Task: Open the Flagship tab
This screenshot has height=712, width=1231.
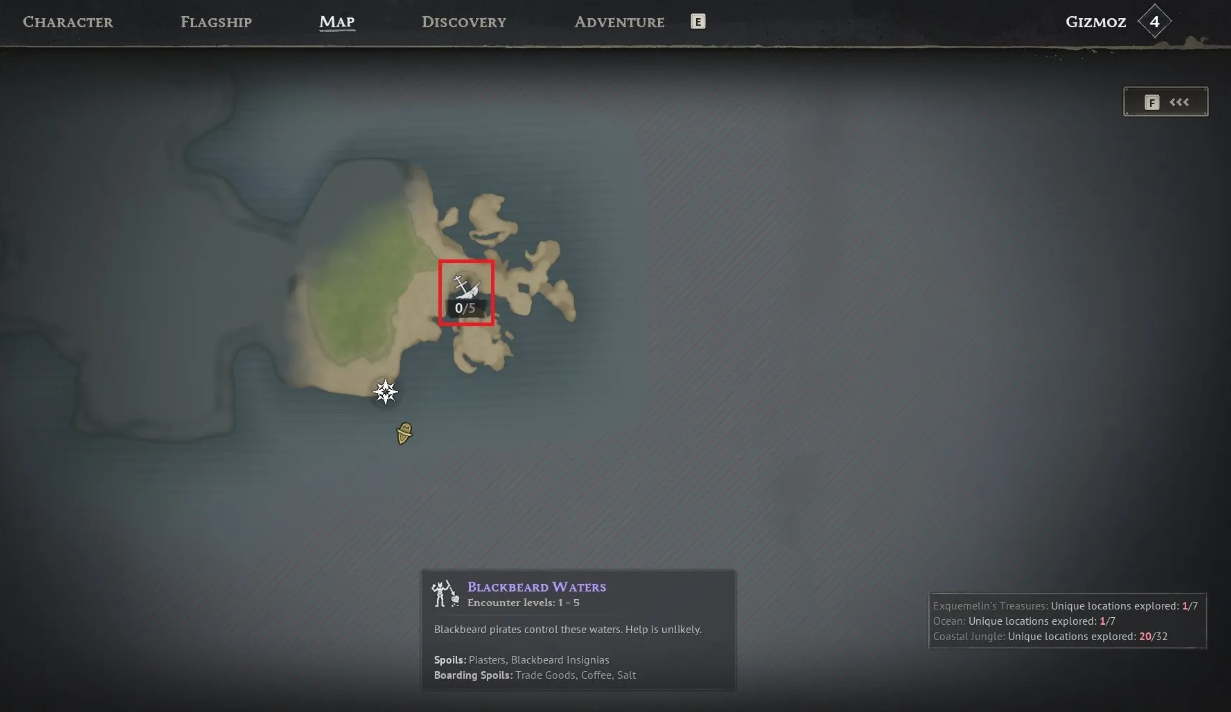Action: click(x=216, y=22)
